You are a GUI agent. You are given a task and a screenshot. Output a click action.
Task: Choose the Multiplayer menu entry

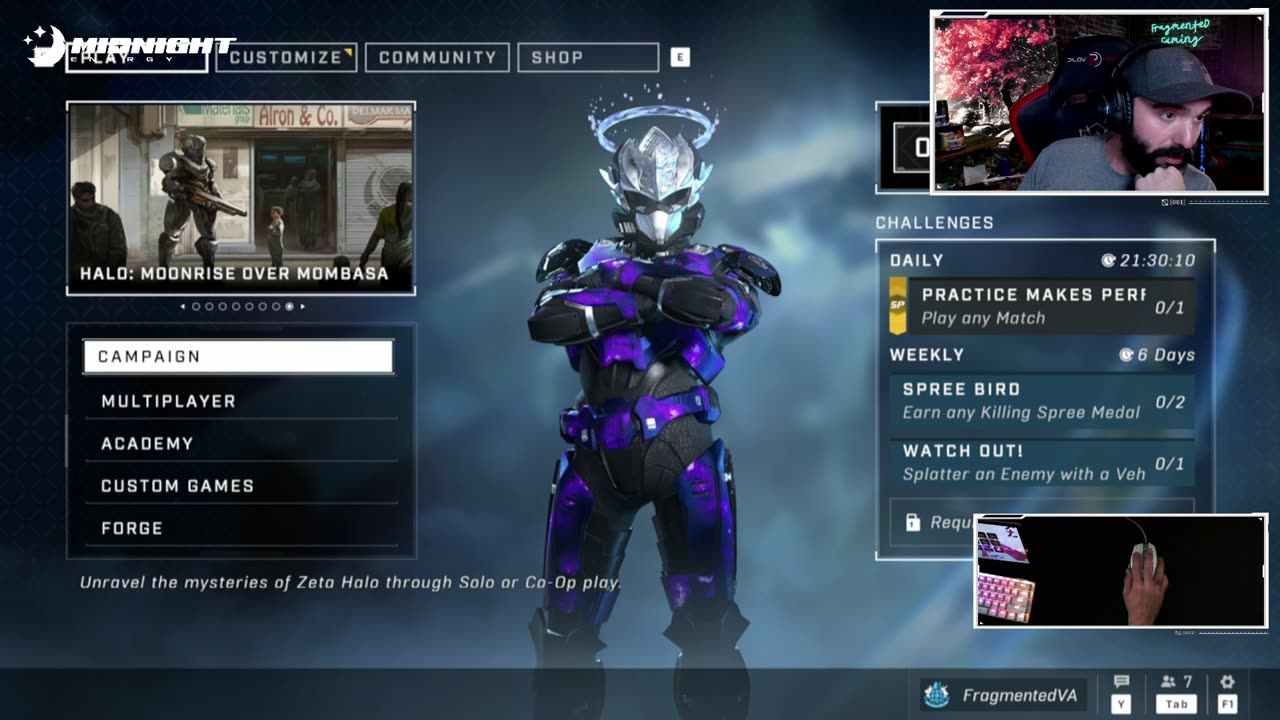240,401
